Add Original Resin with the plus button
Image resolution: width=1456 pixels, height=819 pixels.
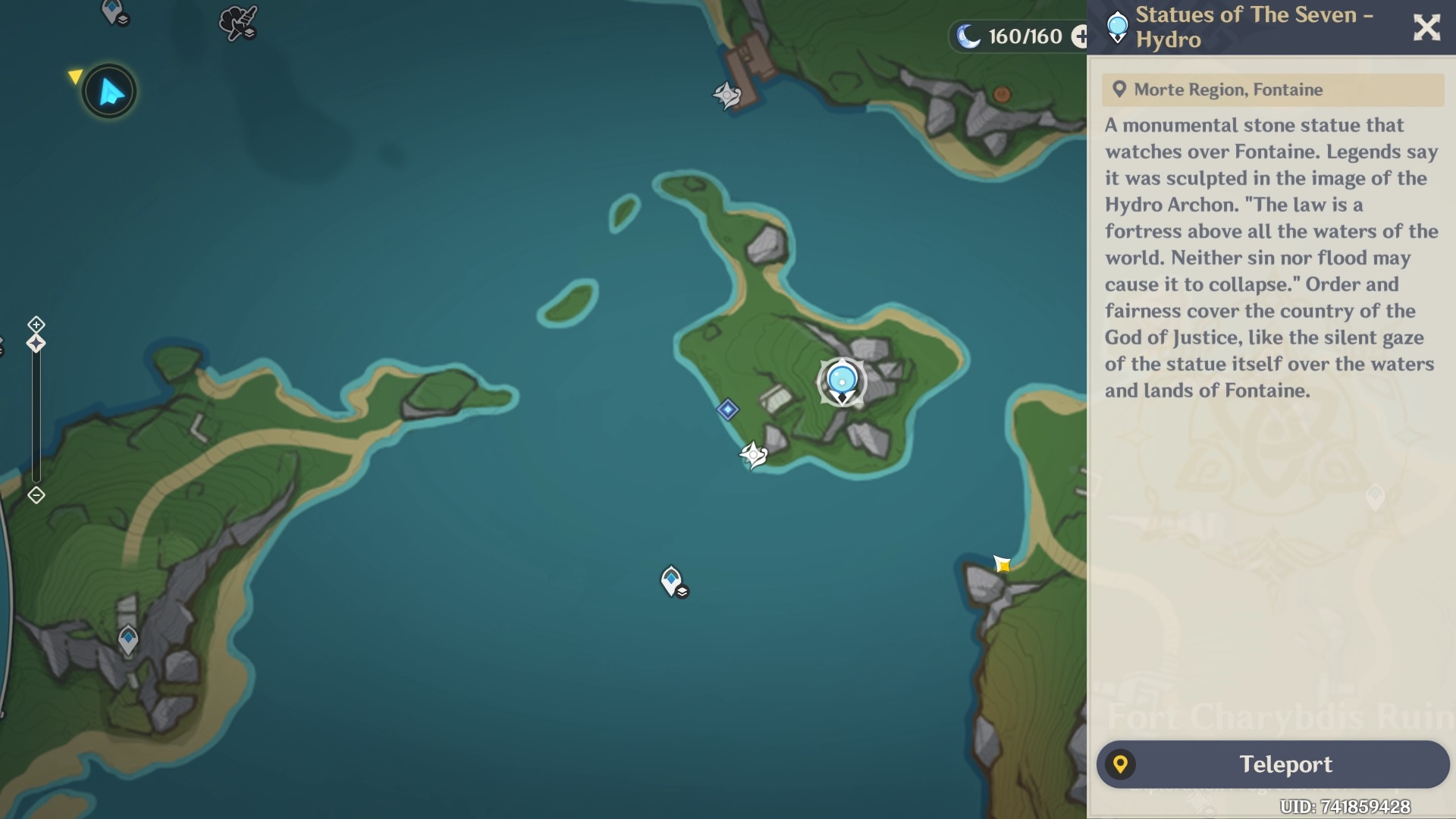(x=1079, y=36)
